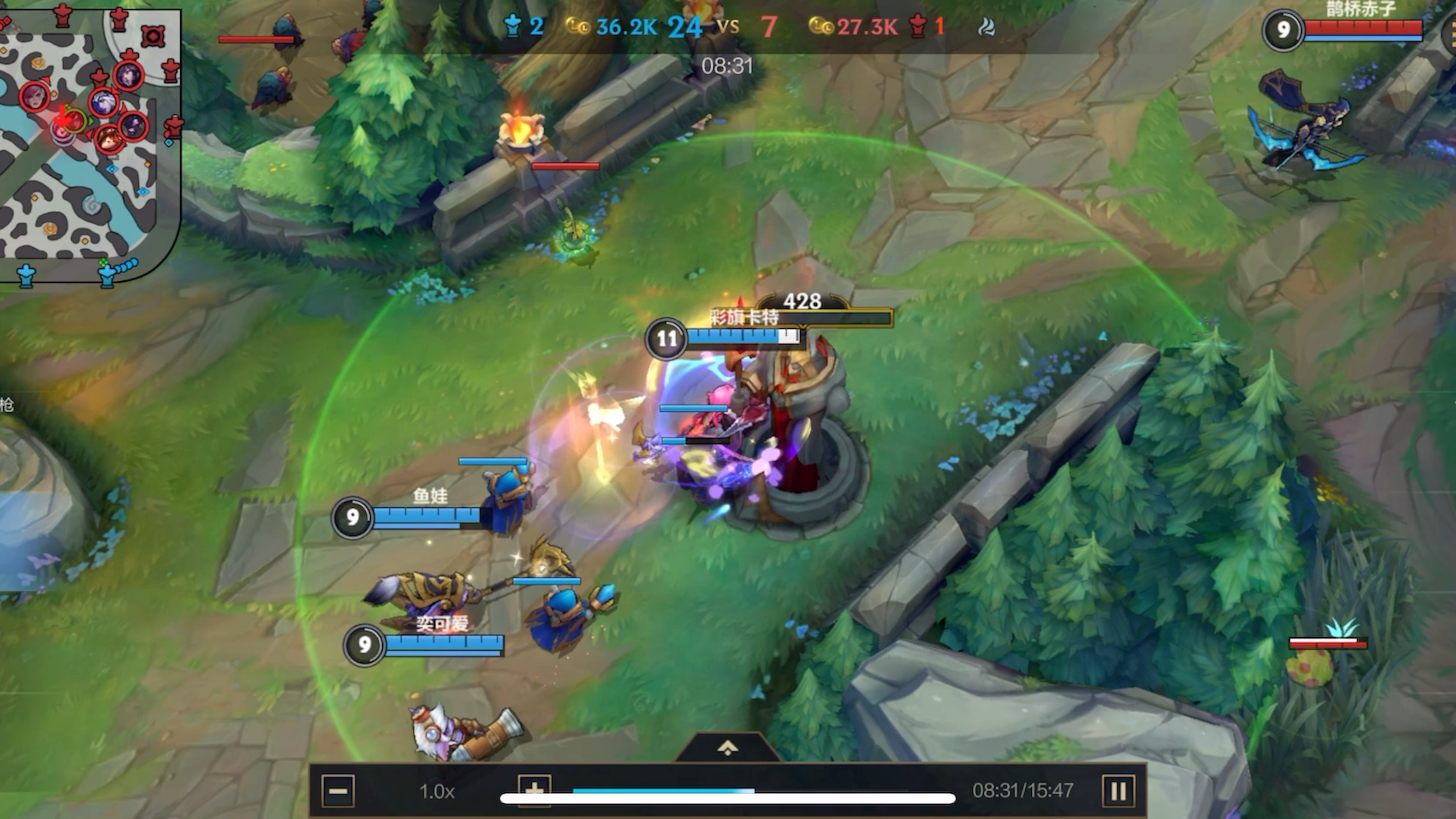Decrease replay speed with the minus button
This screenshot has width=1456, height=819.
[x=338, y=791]
